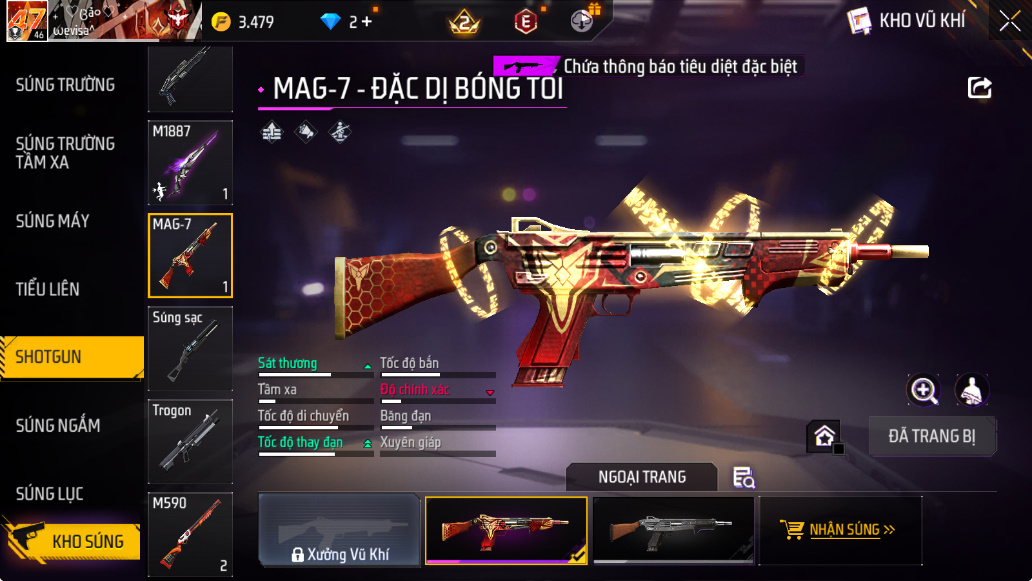Select the M590 weapon thumbnail
1032x581 pixels.
190,534
